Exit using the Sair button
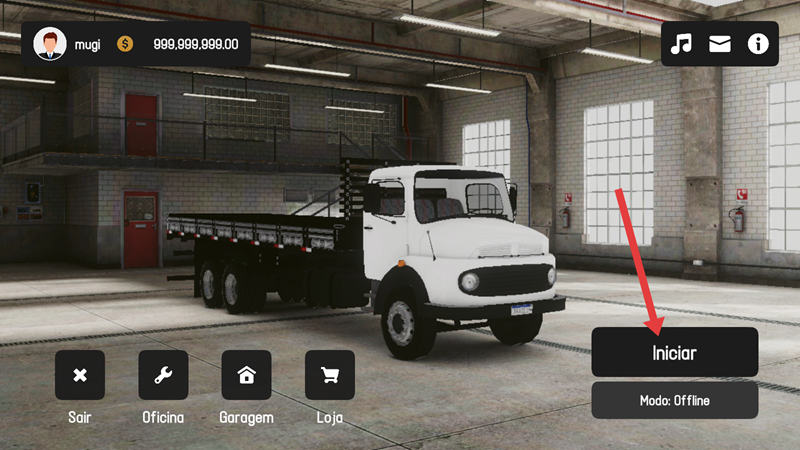The image size is (800, 450). click(80, 376)
